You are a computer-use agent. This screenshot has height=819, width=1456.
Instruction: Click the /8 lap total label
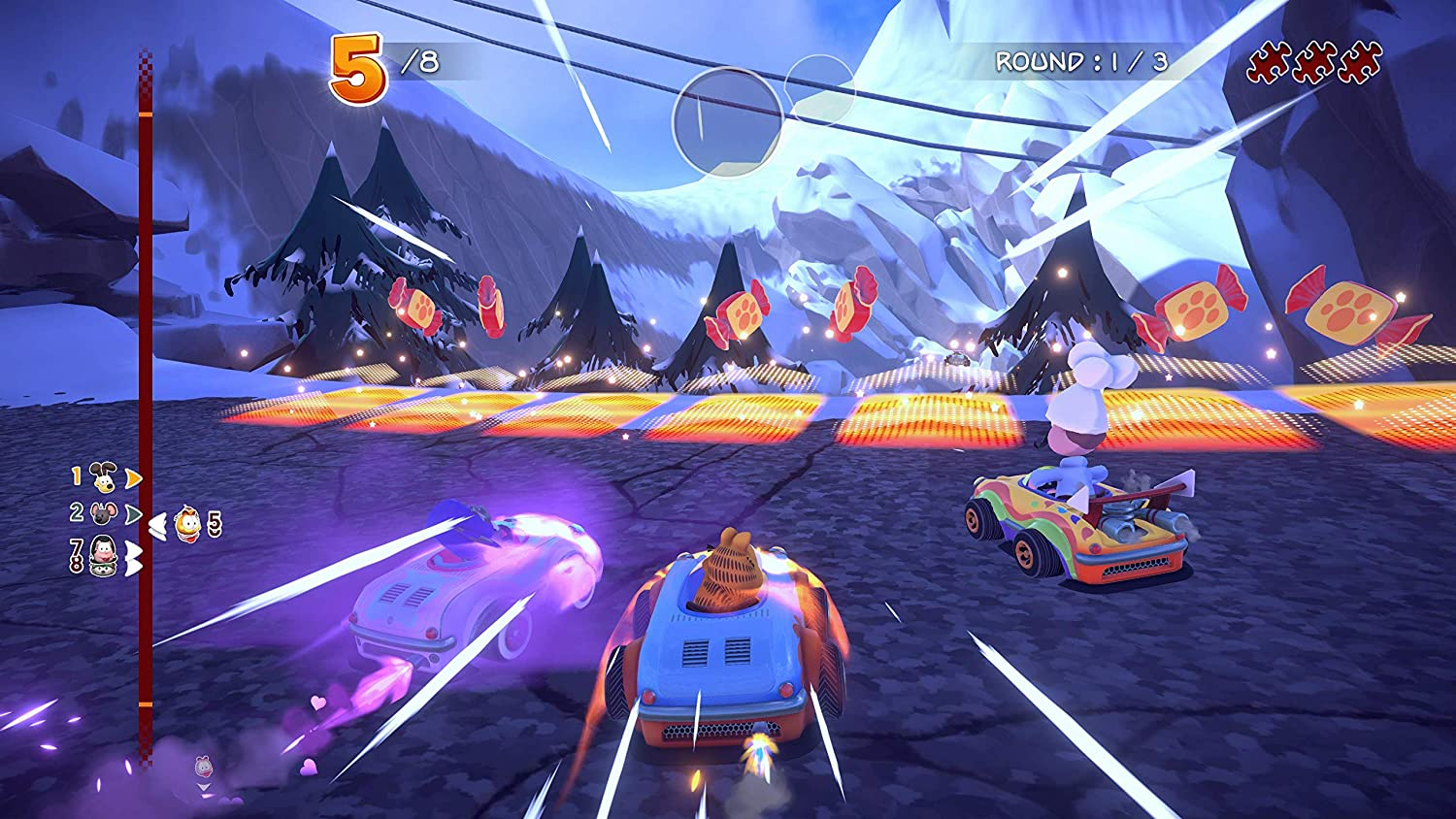417,61
